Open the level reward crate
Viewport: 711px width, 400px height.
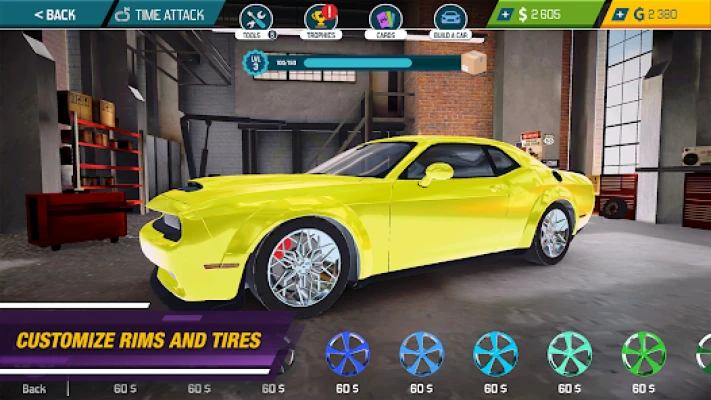[x=472, y=63]
